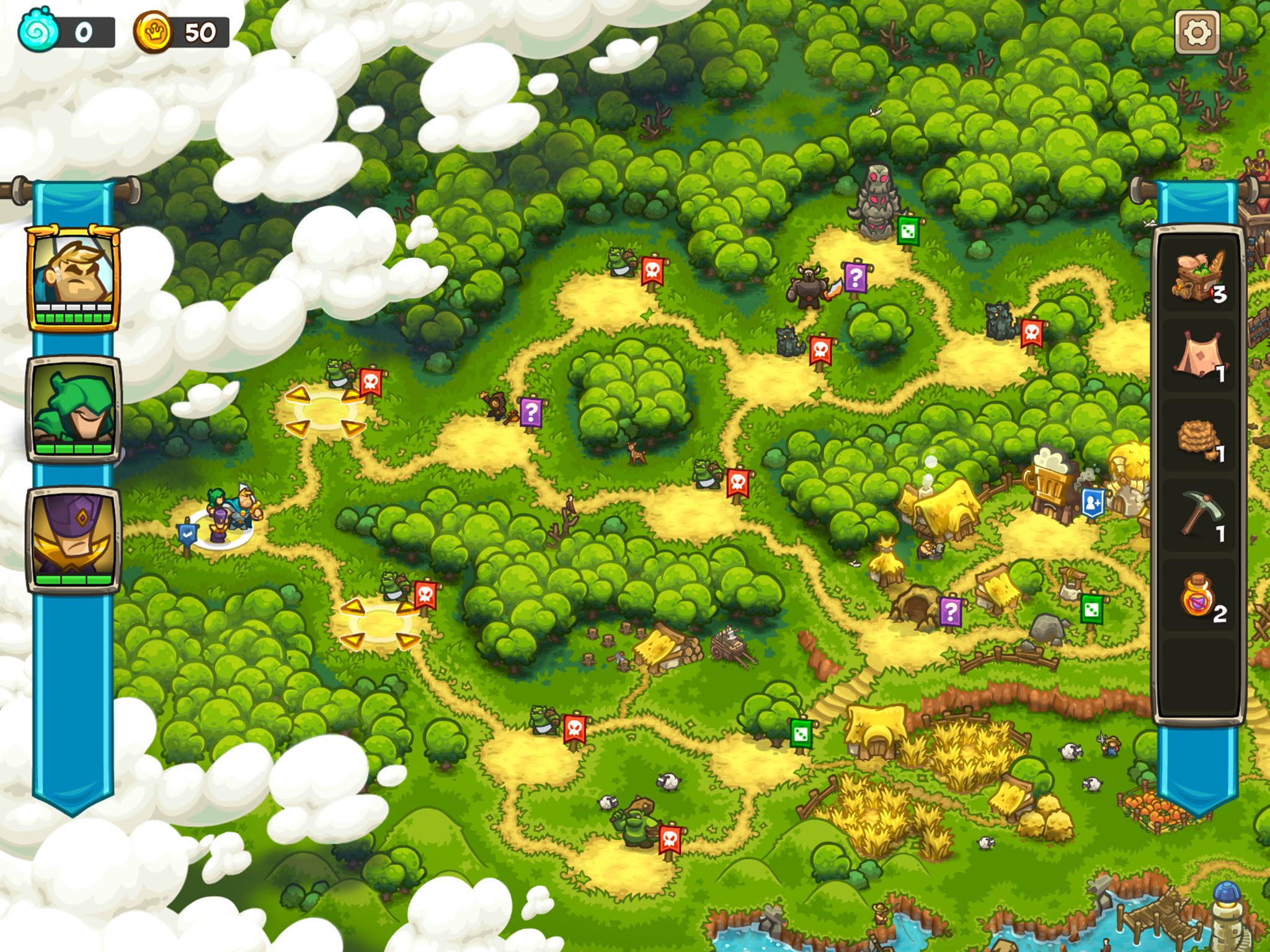The width and height of the screenshot is (1270, 952).
Task: Select the coiled rope item
Action: click(1198, 438)
